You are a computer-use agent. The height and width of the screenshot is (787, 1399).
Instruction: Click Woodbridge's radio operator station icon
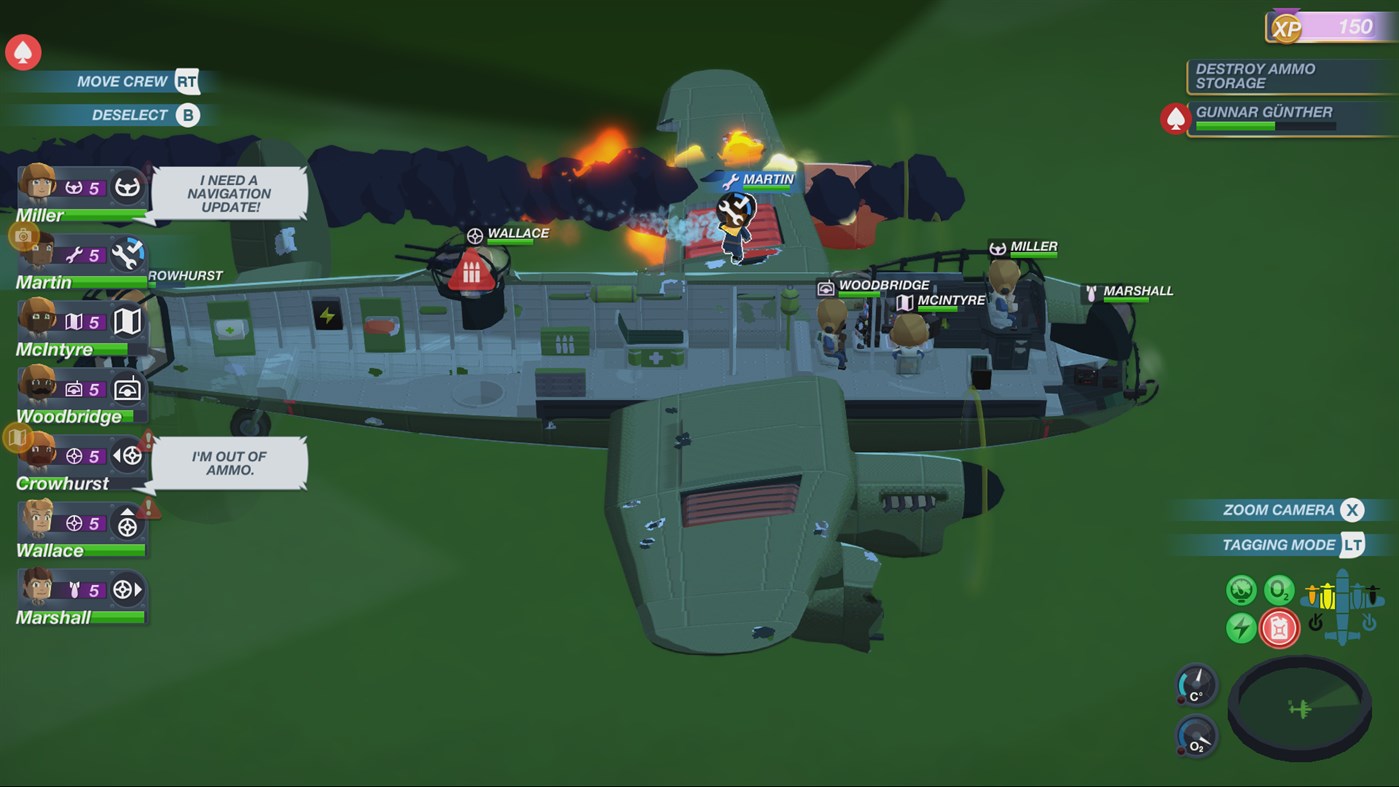pos(126,388)
